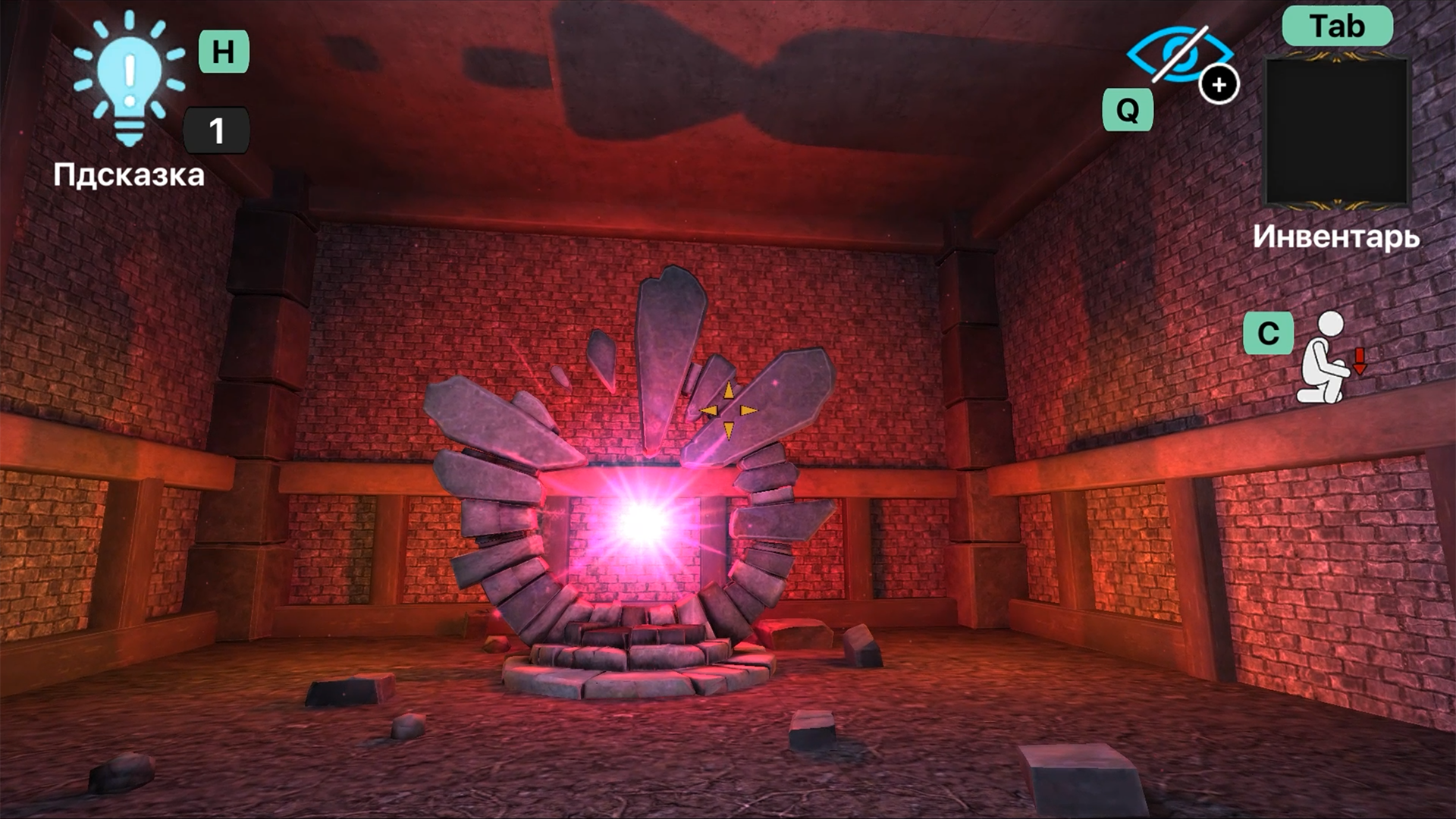Image resolution: width=1456 pixels, height=819 pixels.
Task: Toggle crouch via the C key badge
Action: point(1269,334)
